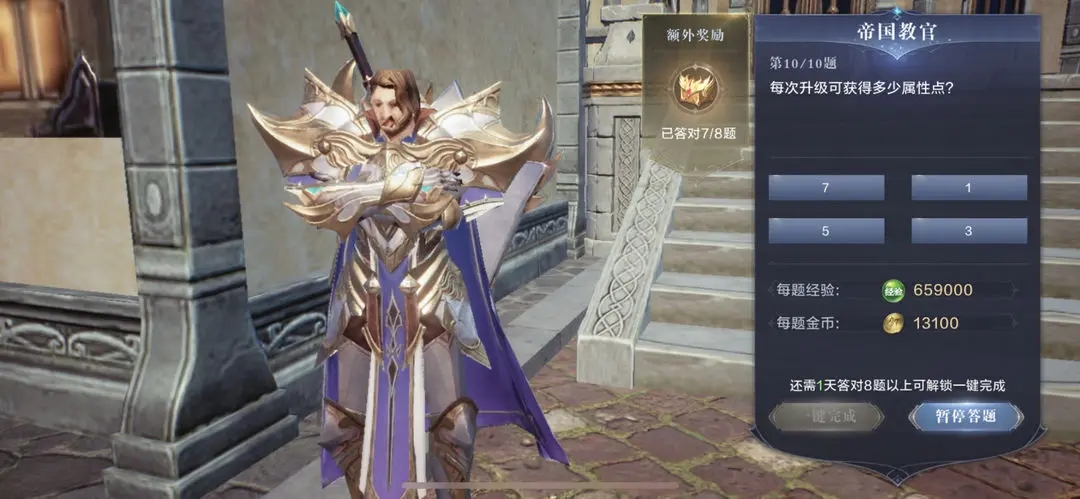
Task: Choose answer 7 for the quiz
Action: 826,187
